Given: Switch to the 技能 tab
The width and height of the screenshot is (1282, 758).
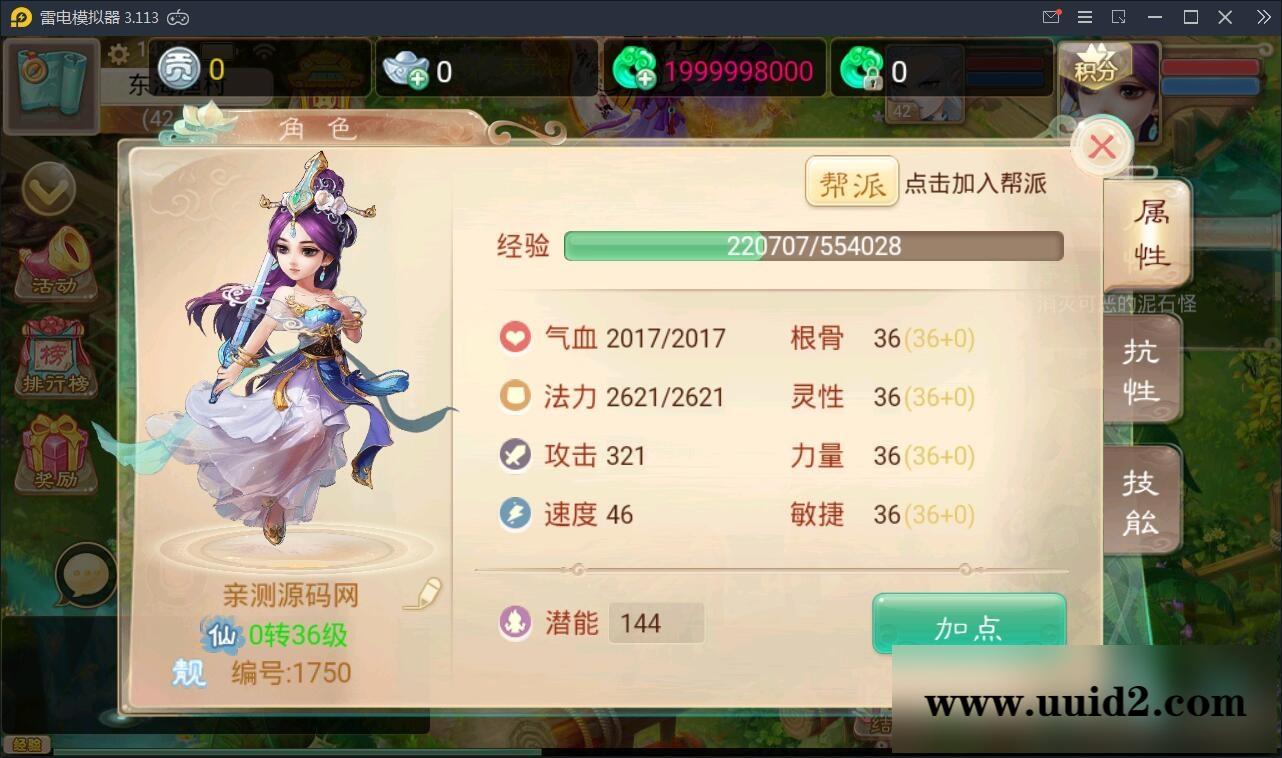Looking at the screenshot, I should coord(1141,498).
